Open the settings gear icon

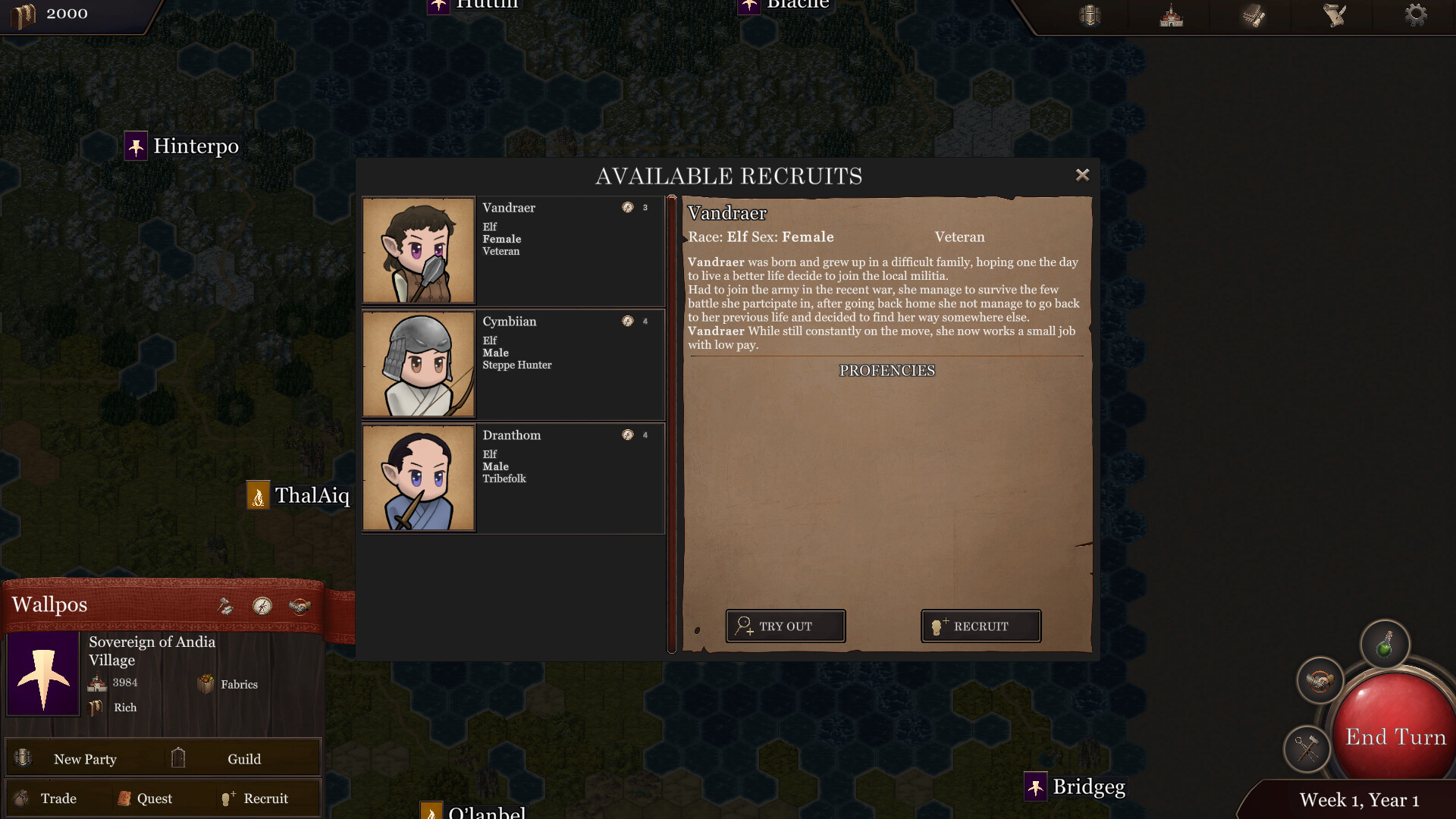coord(1415,14)
